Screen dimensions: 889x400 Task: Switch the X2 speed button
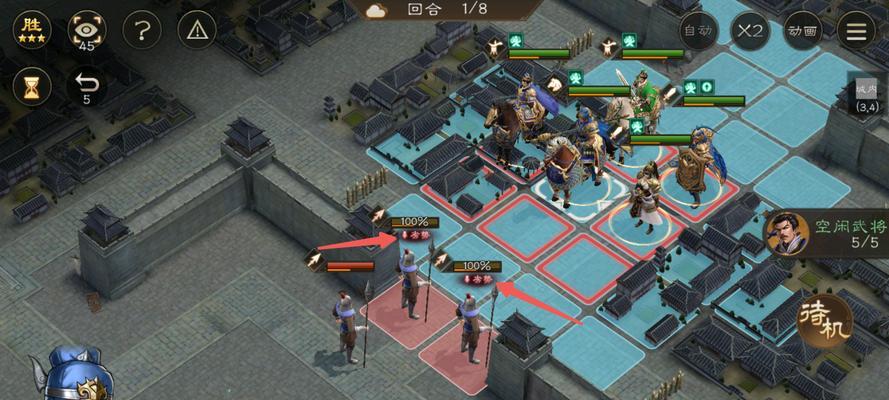coord(750,30)
